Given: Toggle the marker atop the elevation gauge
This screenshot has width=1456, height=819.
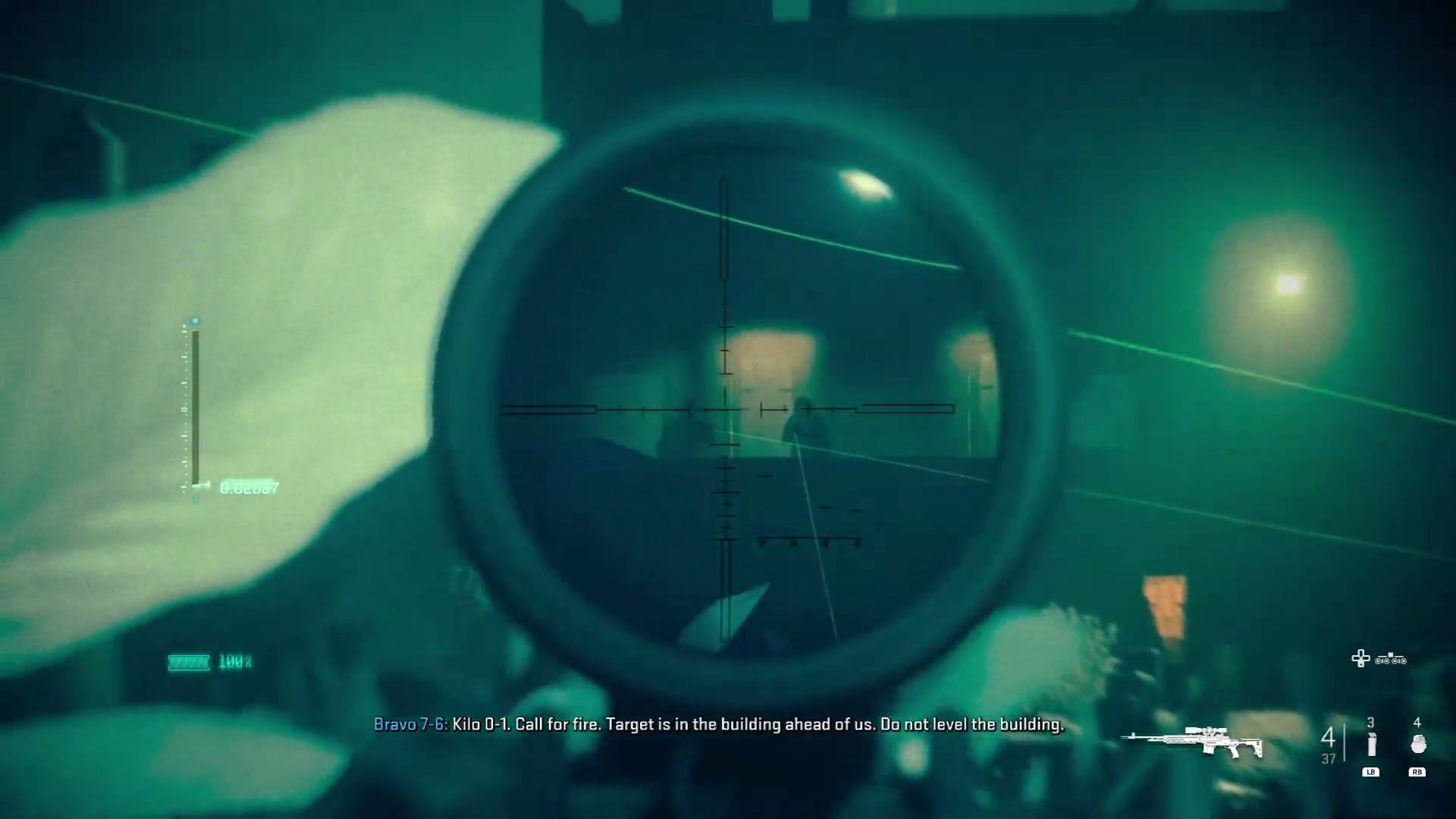Looking at the screenshot, I should pos(196,320).
